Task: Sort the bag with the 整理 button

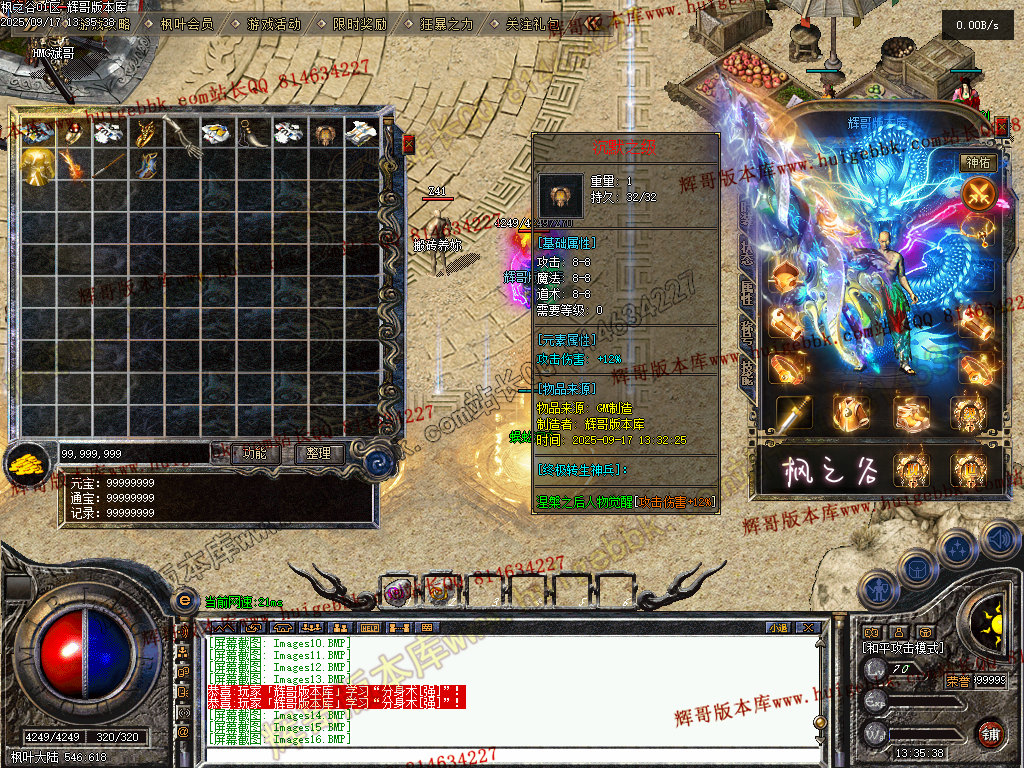Action: (x=319, y=454)
